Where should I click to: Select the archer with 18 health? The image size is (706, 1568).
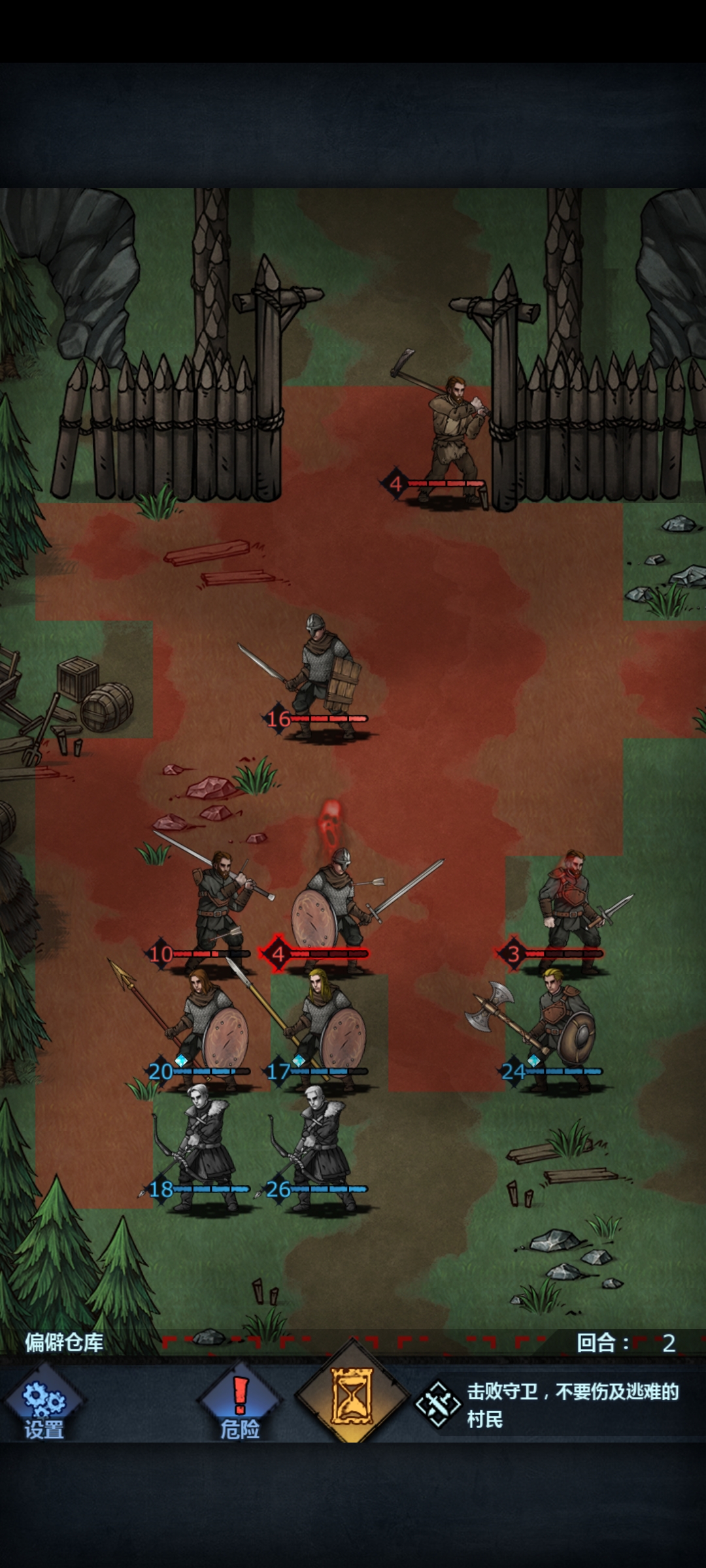pos(203,1150)
